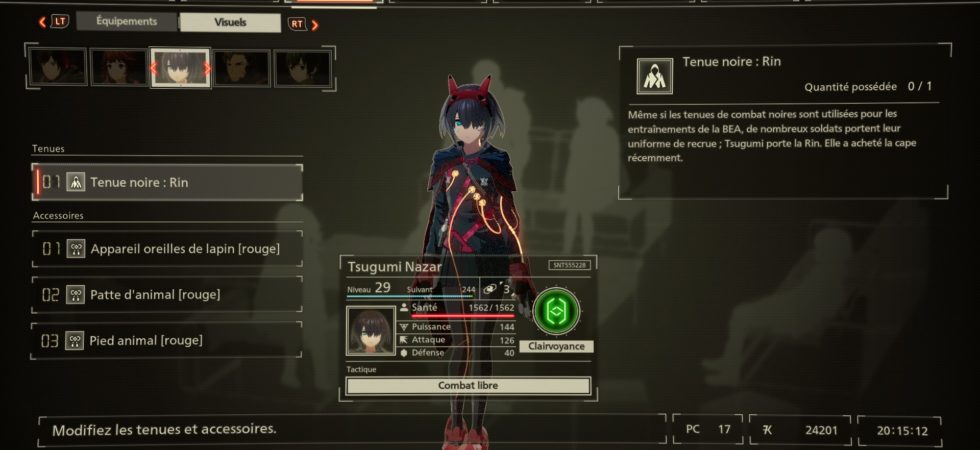Viewport: 980px width, 450px height.
Task: Select Patte d'animal [rouge] accessory
Action: pyautogui.click(x=168, y=294)
